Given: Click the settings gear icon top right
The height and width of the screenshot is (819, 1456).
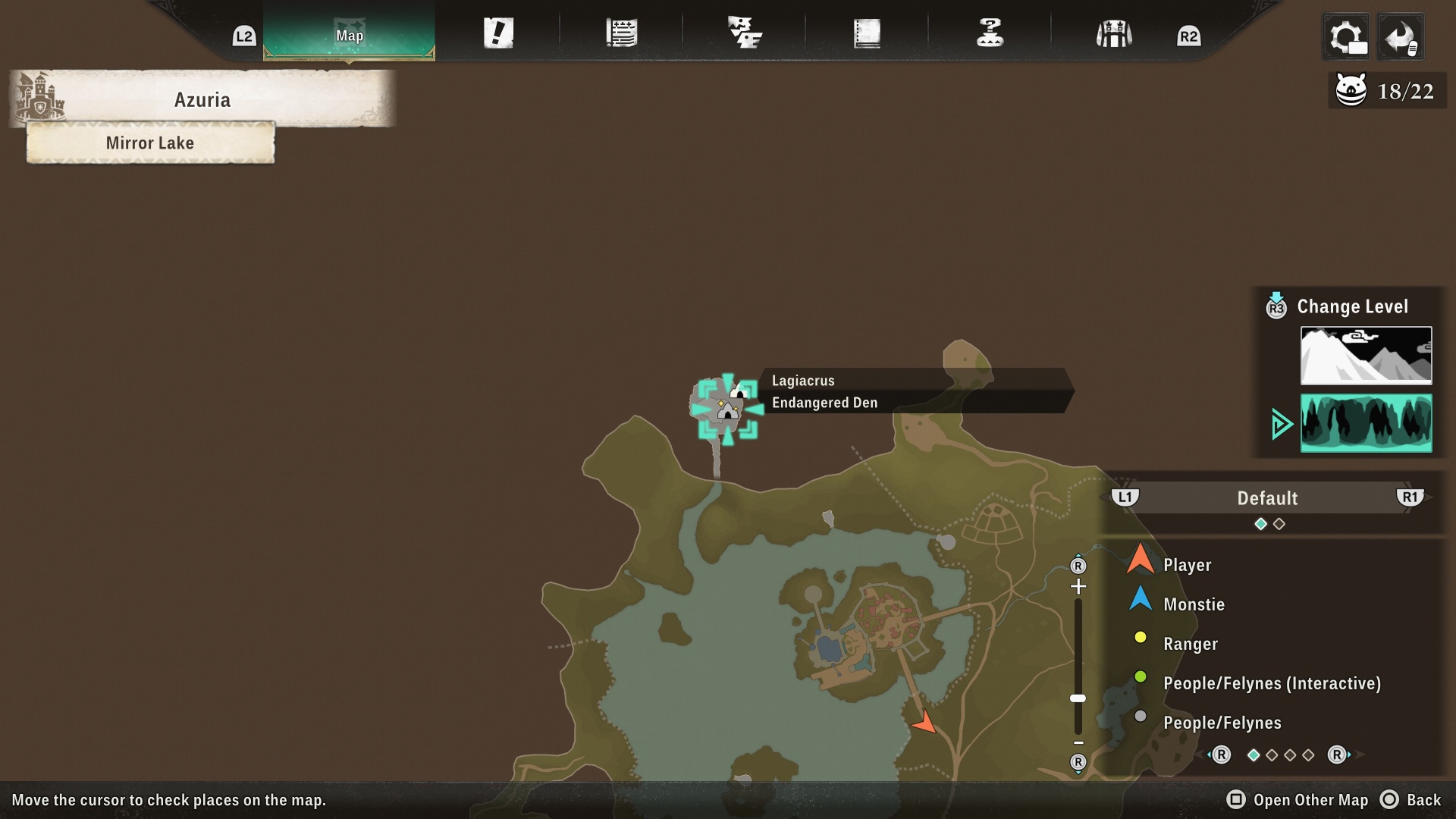Looking at the screenshot, I should (x=1346, y=36).
